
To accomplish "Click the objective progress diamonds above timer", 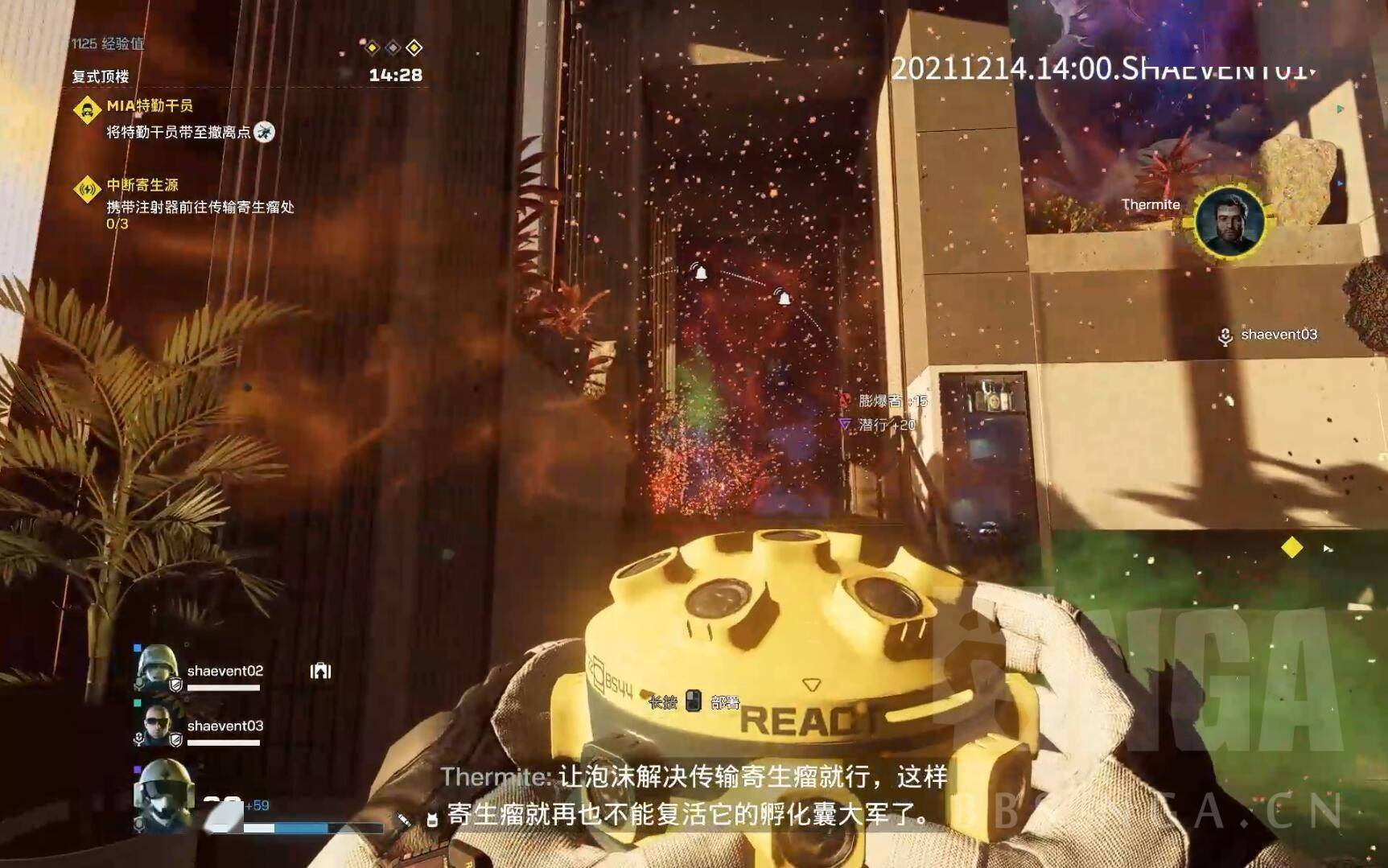I will tap(393, 48).
